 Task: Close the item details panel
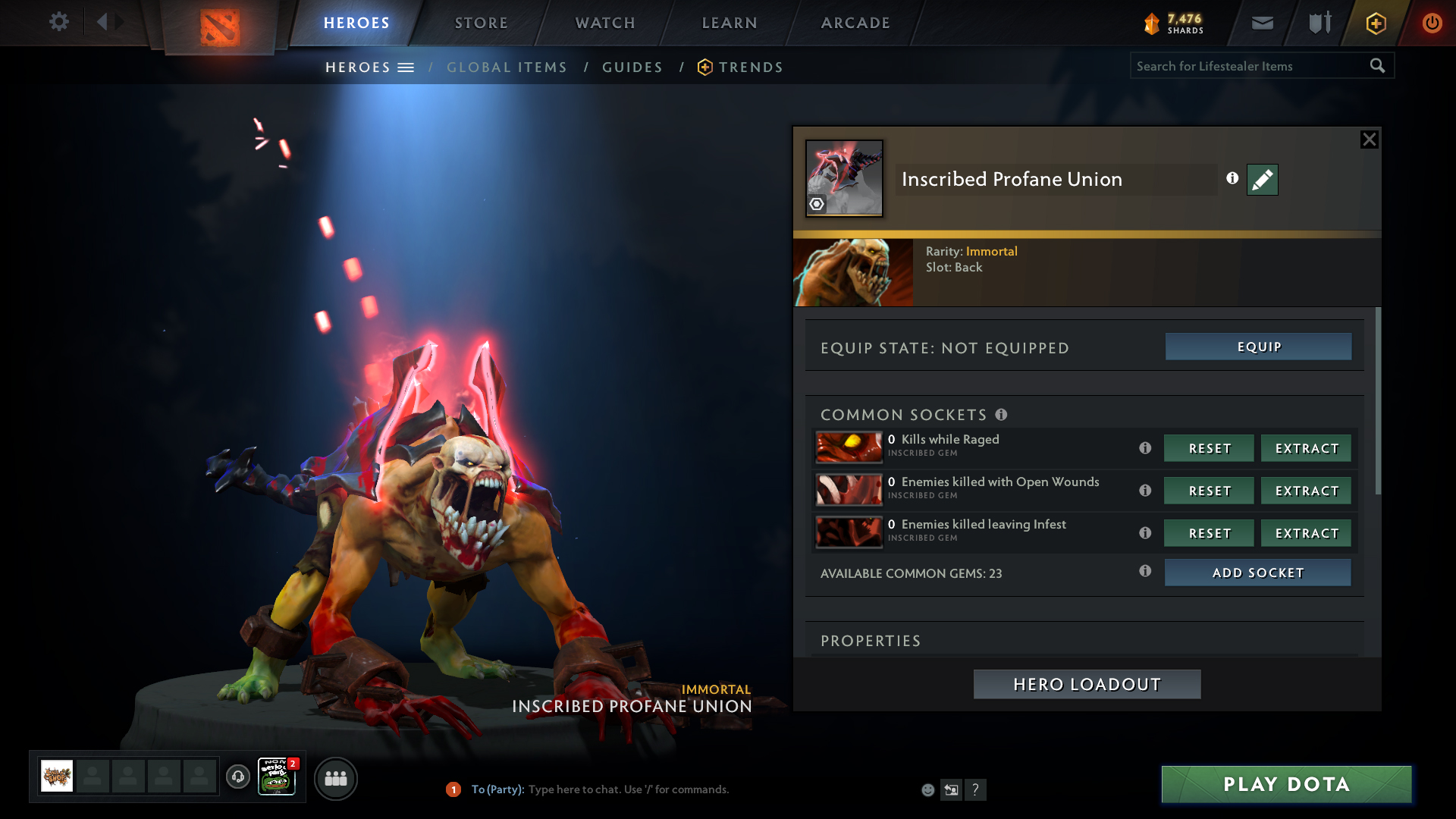click(x=1369, y=140)
